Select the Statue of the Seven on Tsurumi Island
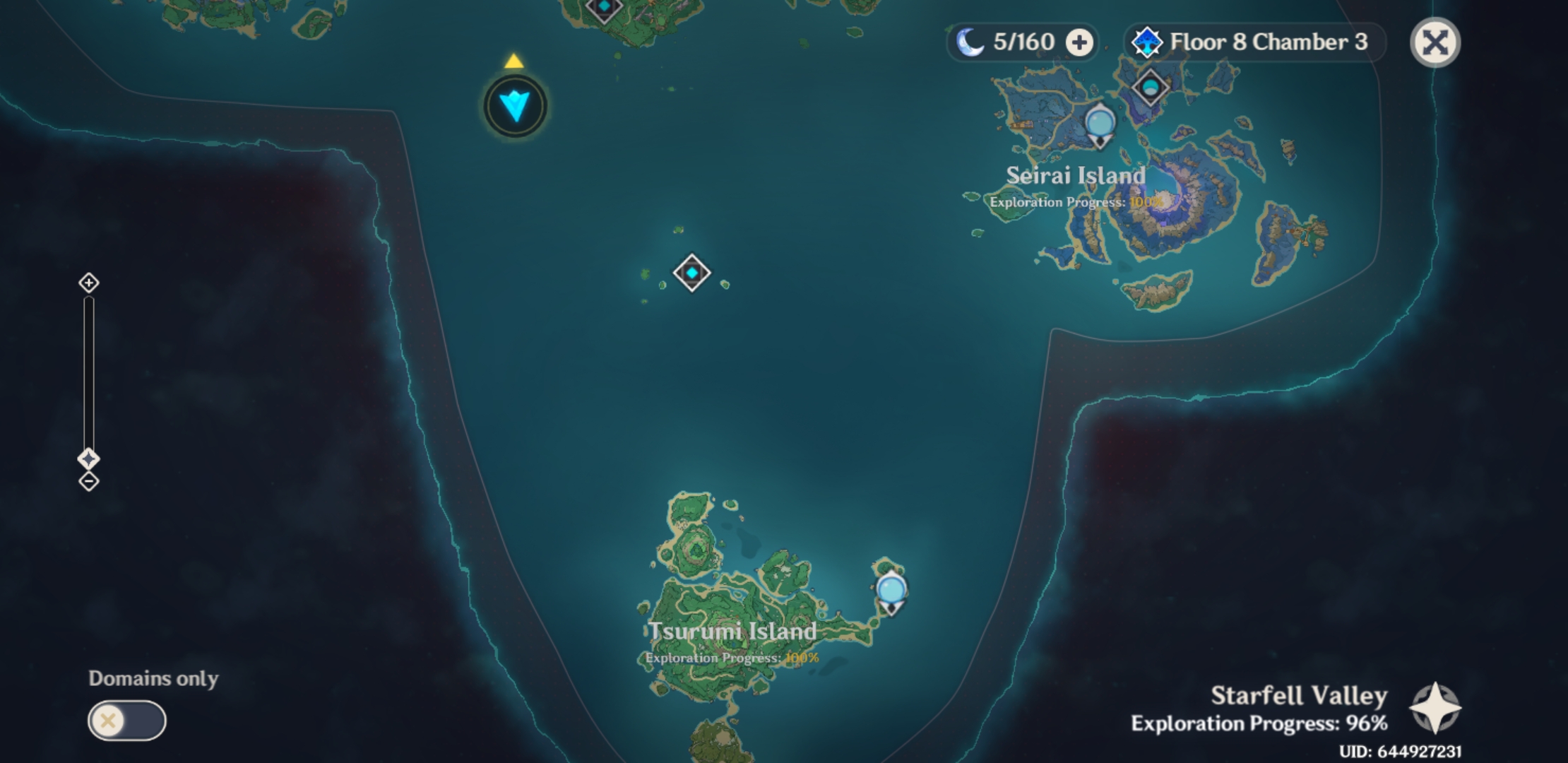 890,587
